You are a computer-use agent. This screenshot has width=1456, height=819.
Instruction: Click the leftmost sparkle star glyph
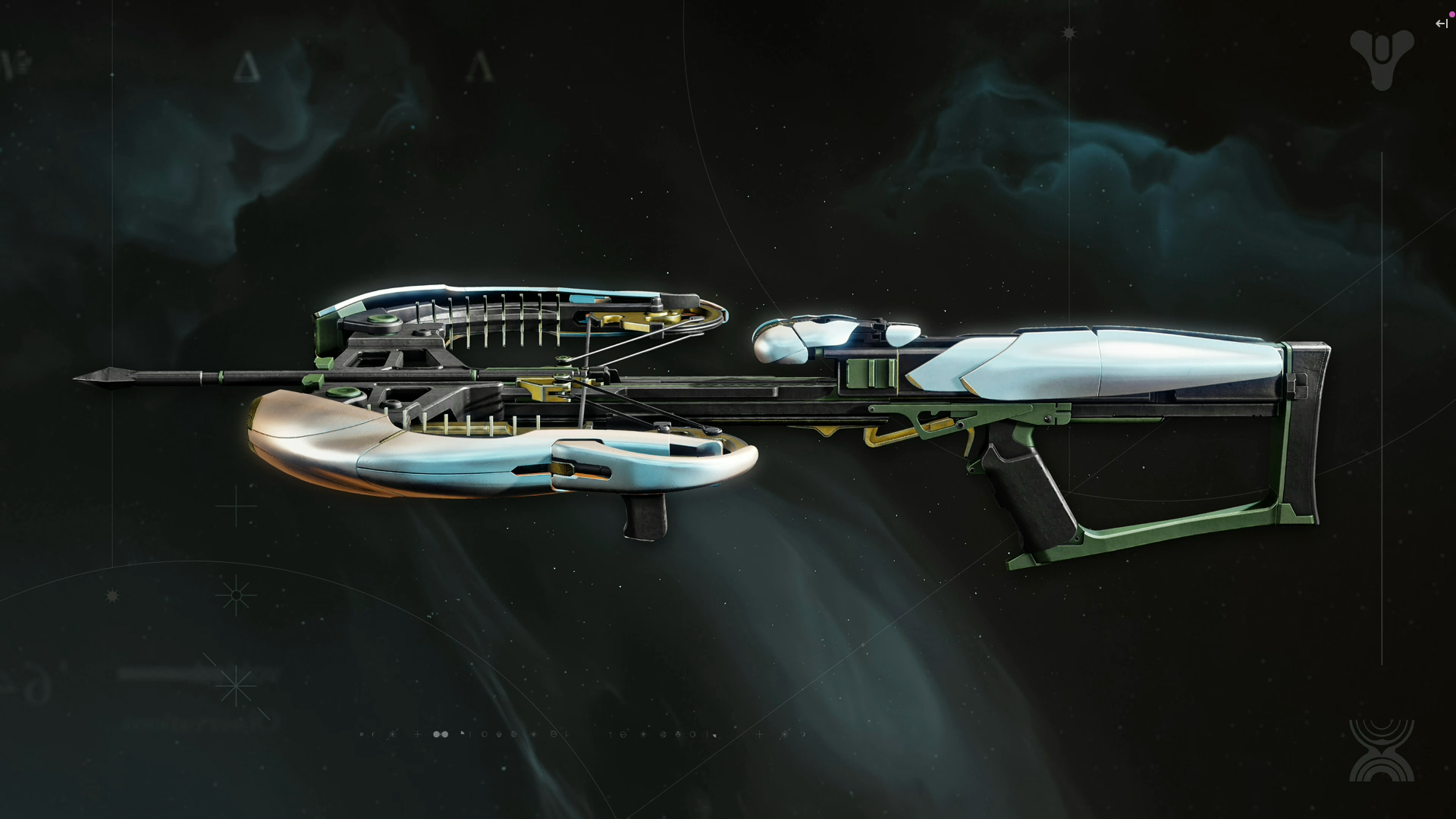(x=392, y=734)
